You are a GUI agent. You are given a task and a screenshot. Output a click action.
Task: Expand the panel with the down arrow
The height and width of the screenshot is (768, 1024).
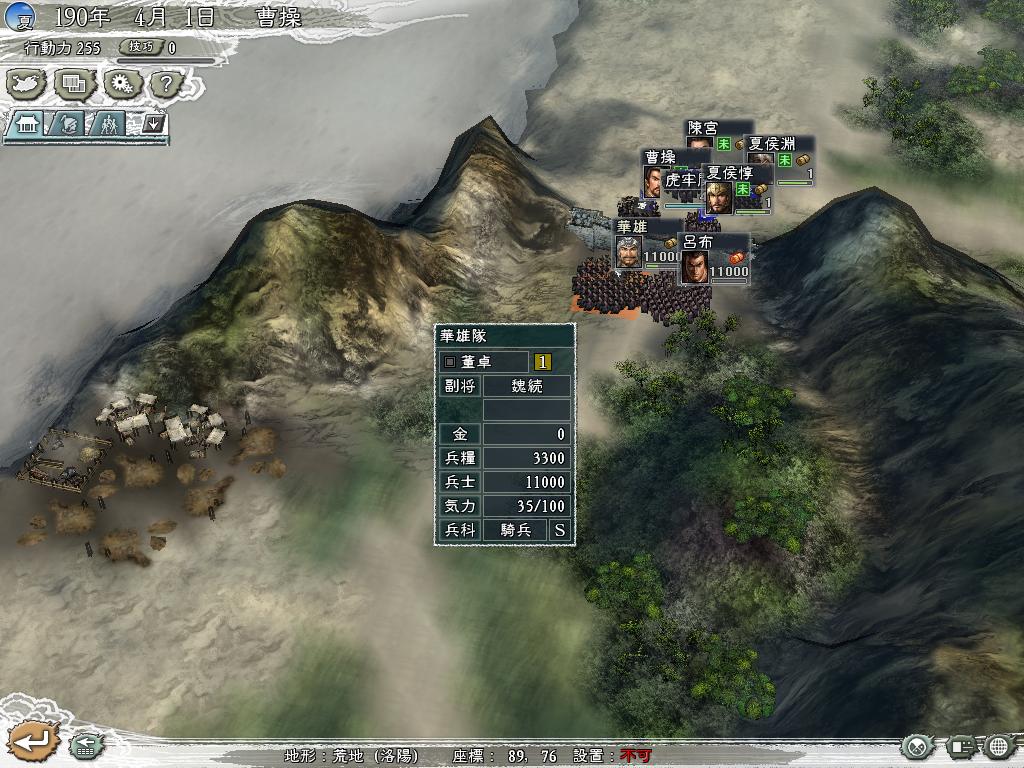click(x=153, y=123)
